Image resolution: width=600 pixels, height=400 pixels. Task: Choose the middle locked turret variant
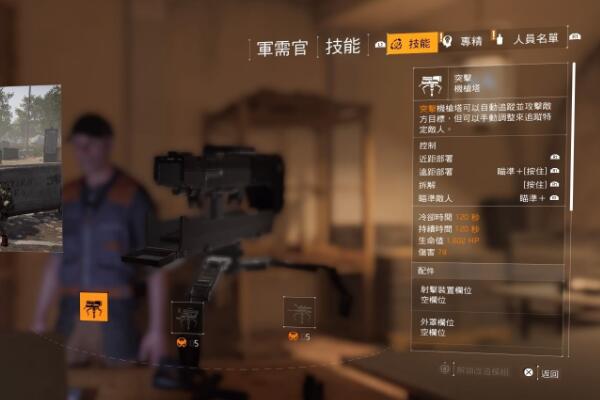click(x=187, y=316)
